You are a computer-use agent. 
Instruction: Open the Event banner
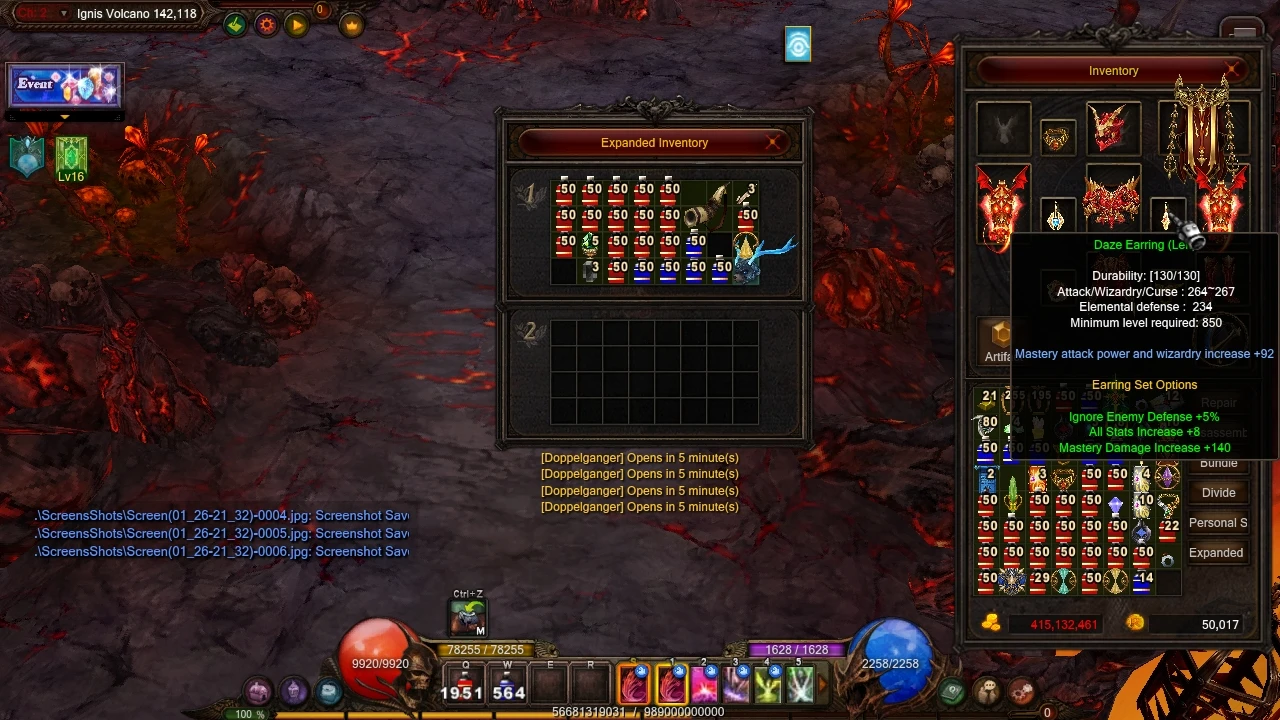(65, 86)
